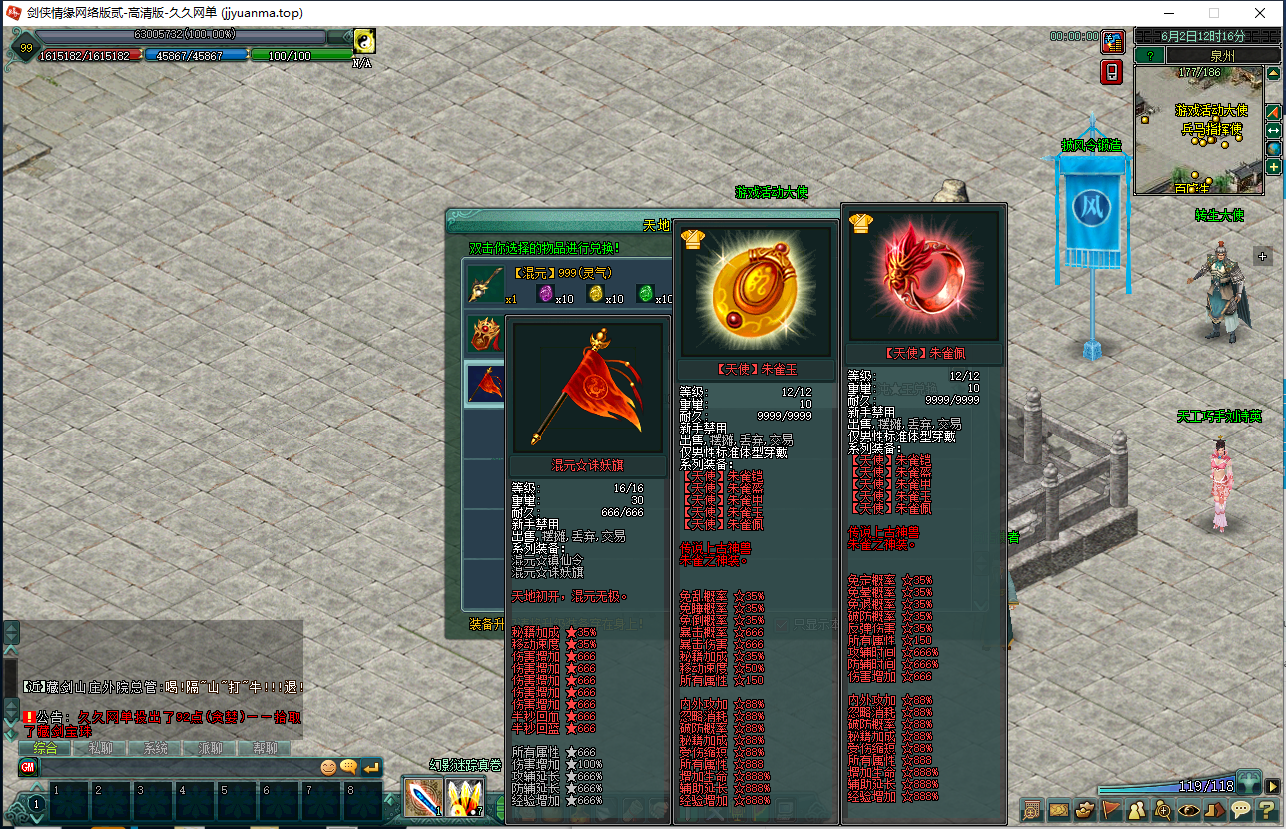Screen dimensions: 1286x829
Task: Show the 帮聊 guild chat tab
Action: click(x=264, y=748)
